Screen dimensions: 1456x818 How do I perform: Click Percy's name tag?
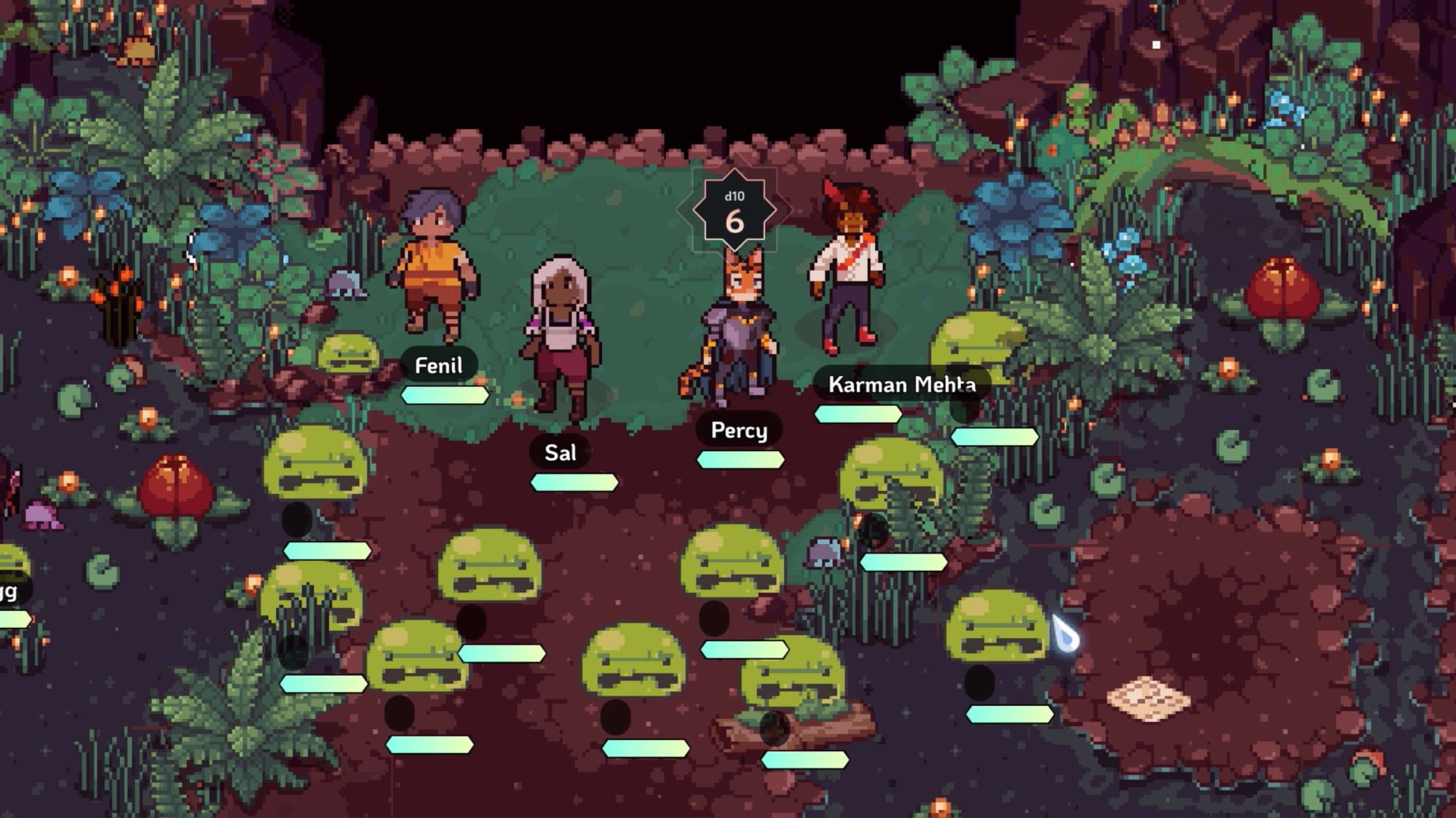click(x=739, y=430)
